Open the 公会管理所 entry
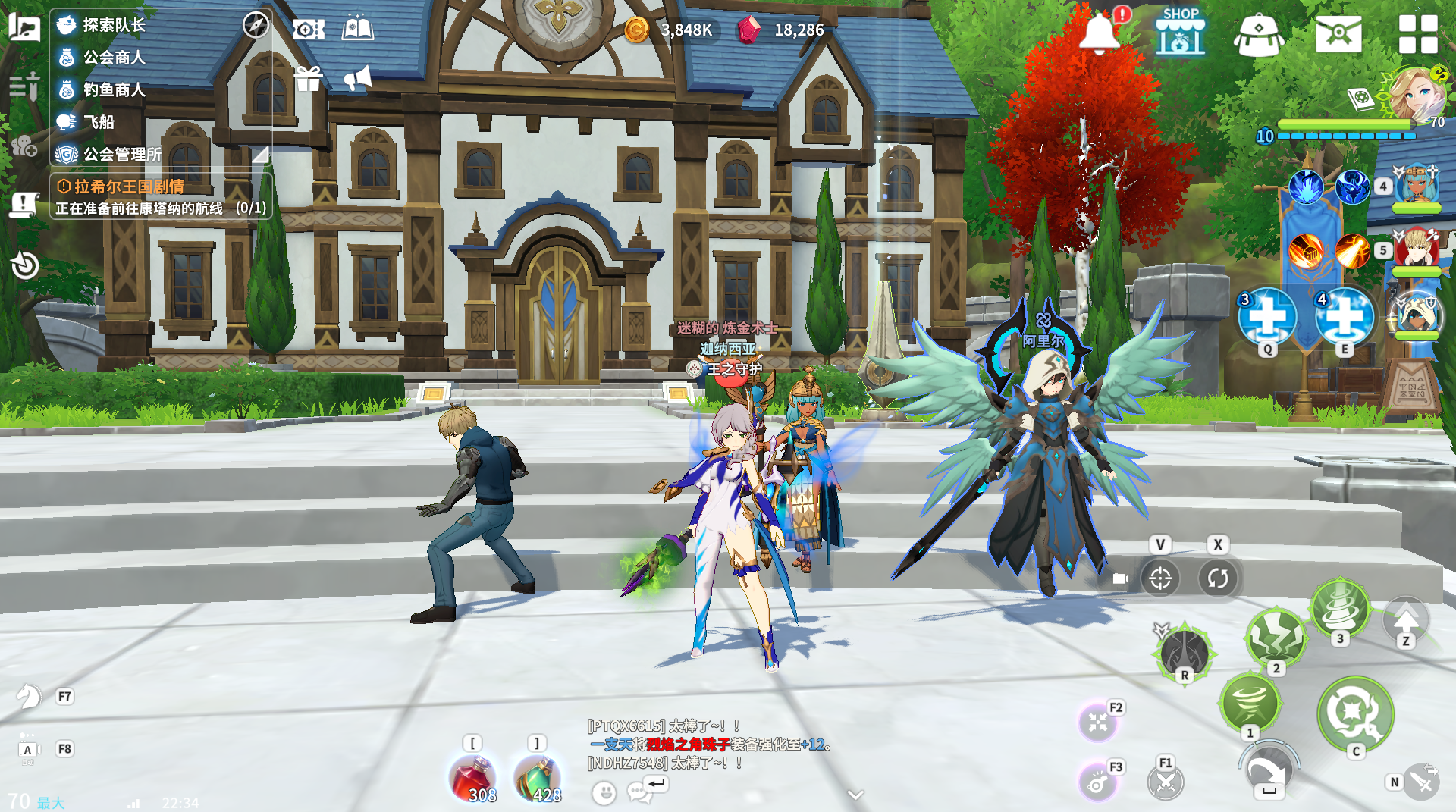Viewport: 1456px width, 812px height. (x=121, y=155)
